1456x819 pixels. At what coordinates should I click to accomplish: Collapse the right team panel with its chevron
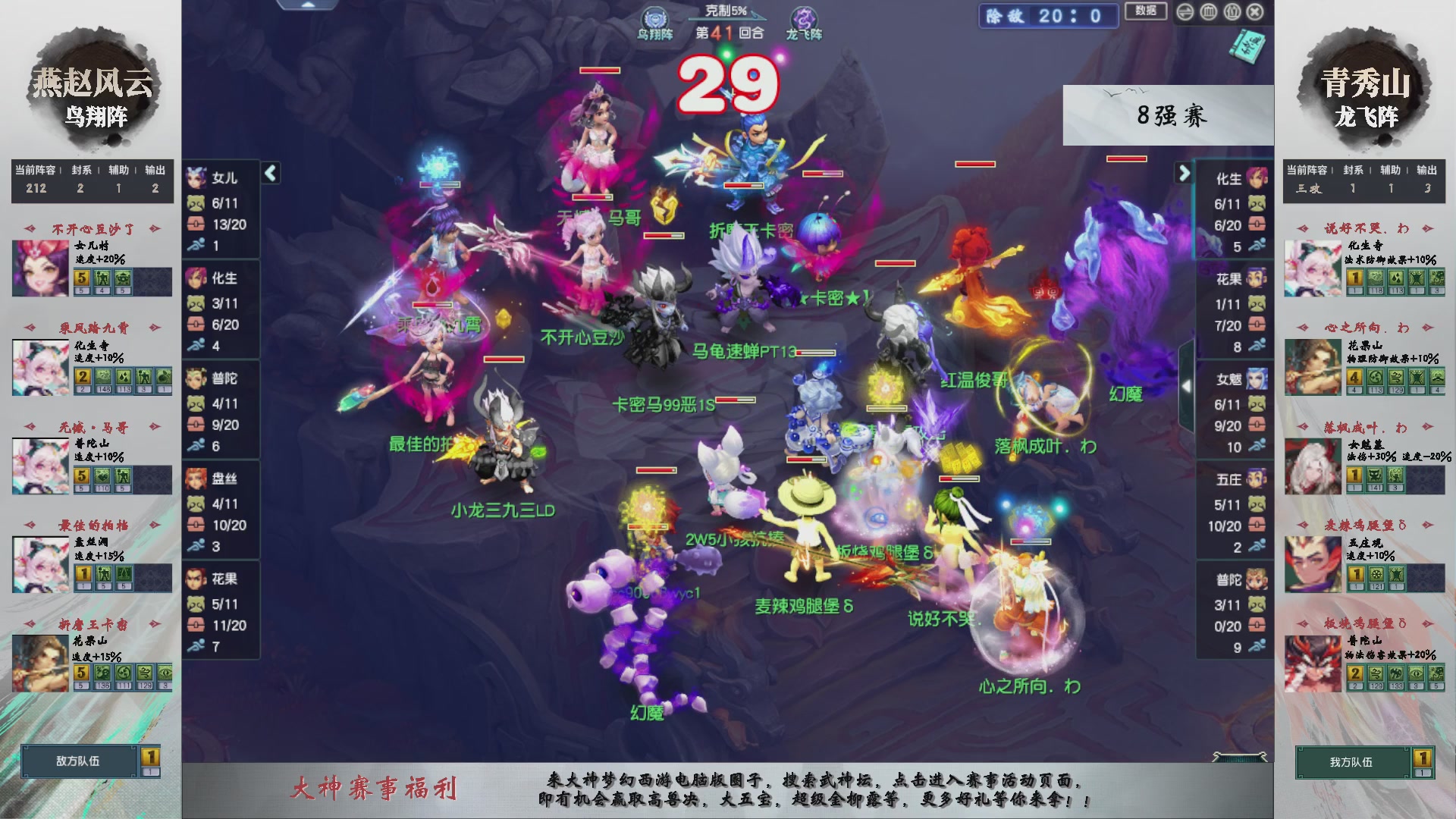pos(1185,171)
